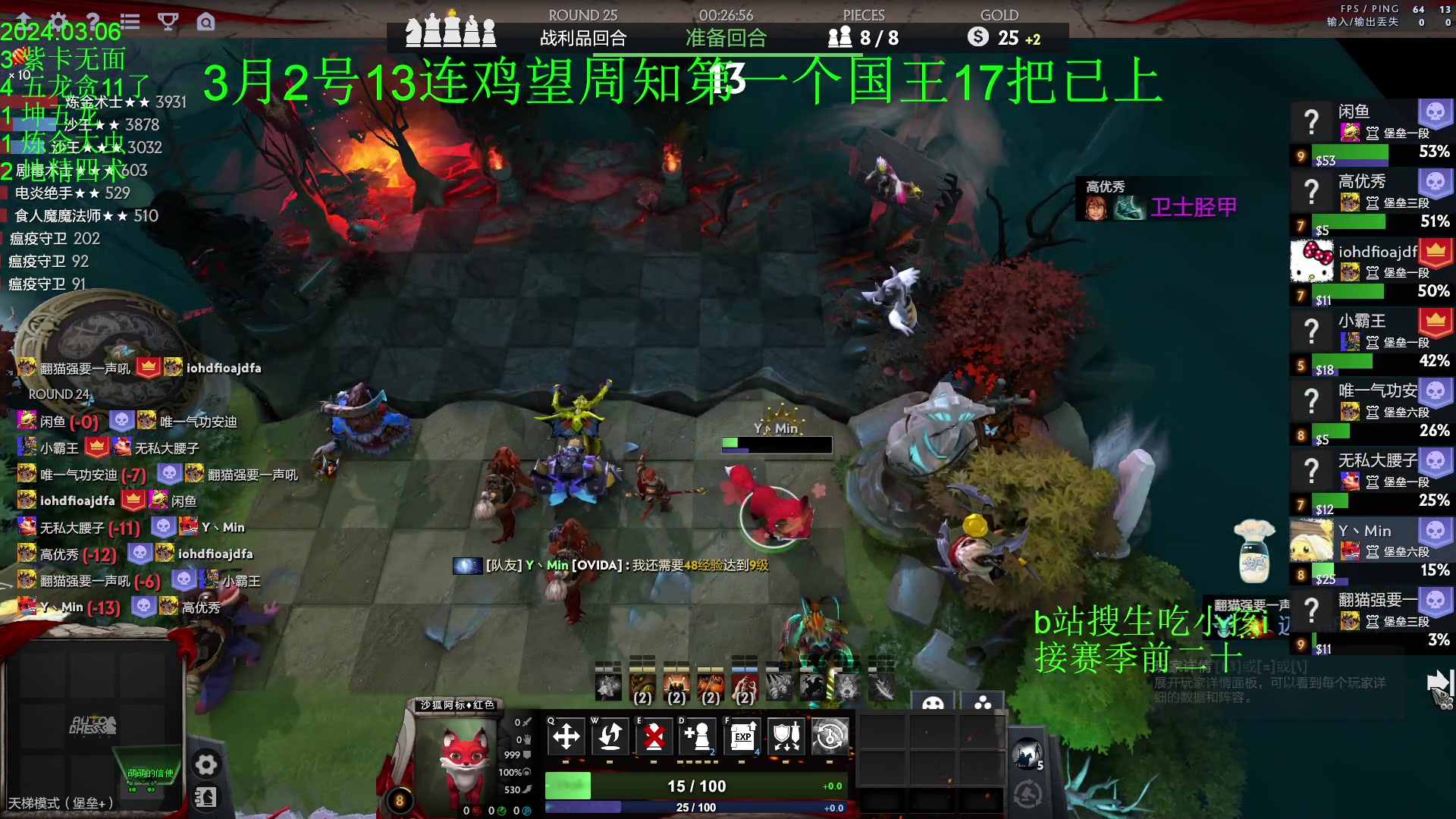Open the question mark help icon
Viewport: 1456px width, 819px height.
pos(93,20)
